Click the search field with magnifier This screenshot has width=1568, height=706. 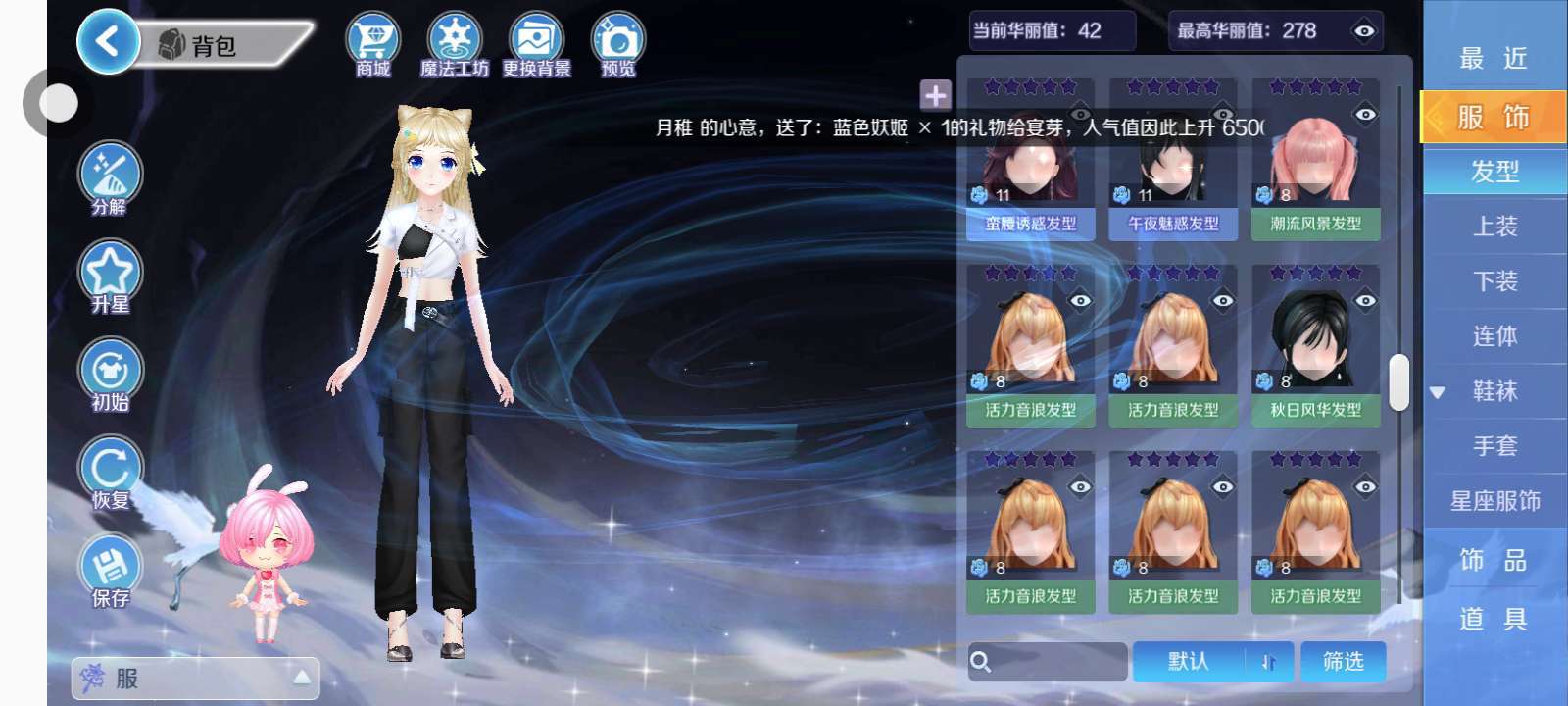pos(1047,662)
